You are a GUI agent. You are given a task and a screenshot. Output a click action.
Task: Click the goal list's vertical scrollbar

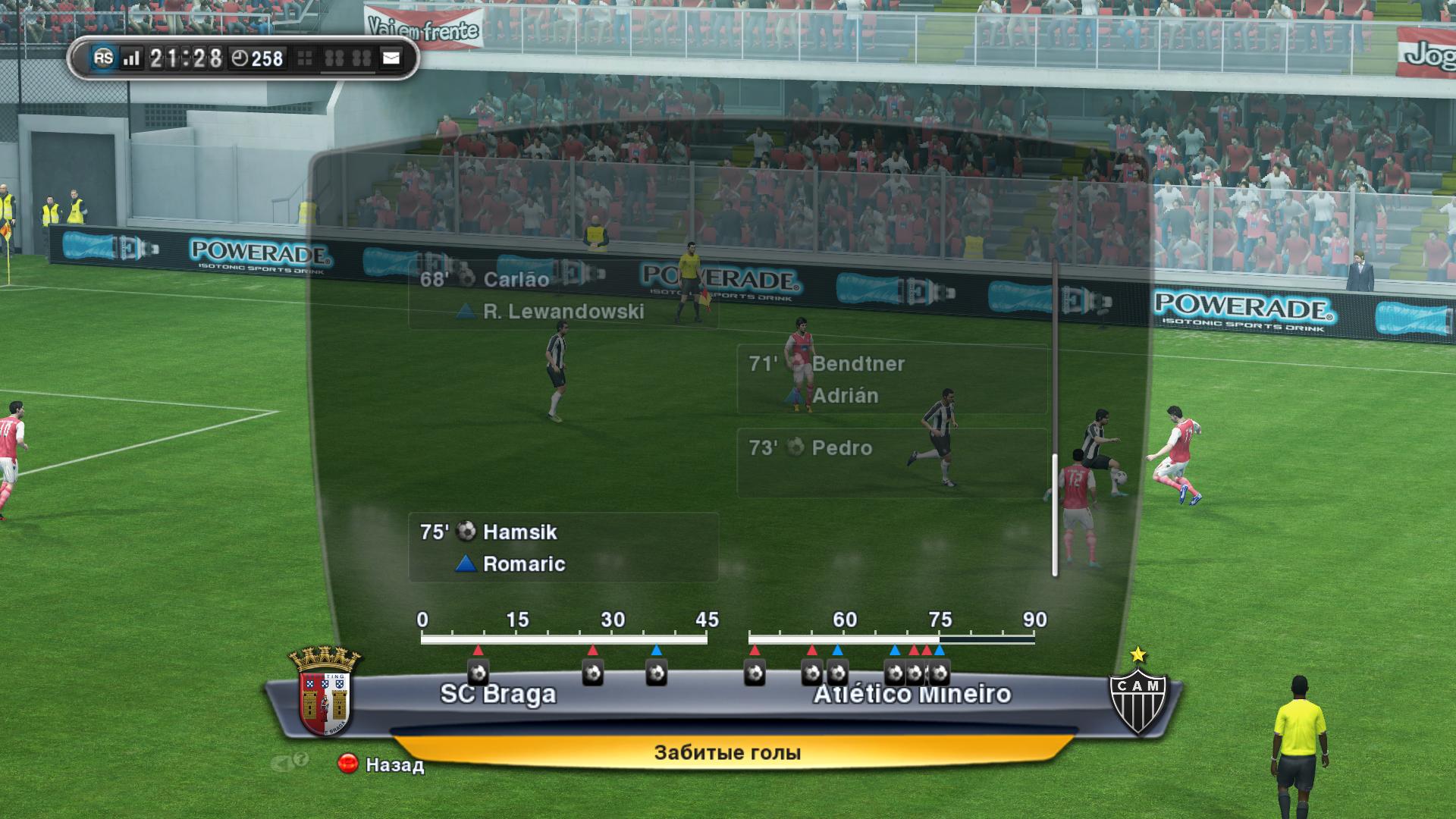(x=1054, y=514)
